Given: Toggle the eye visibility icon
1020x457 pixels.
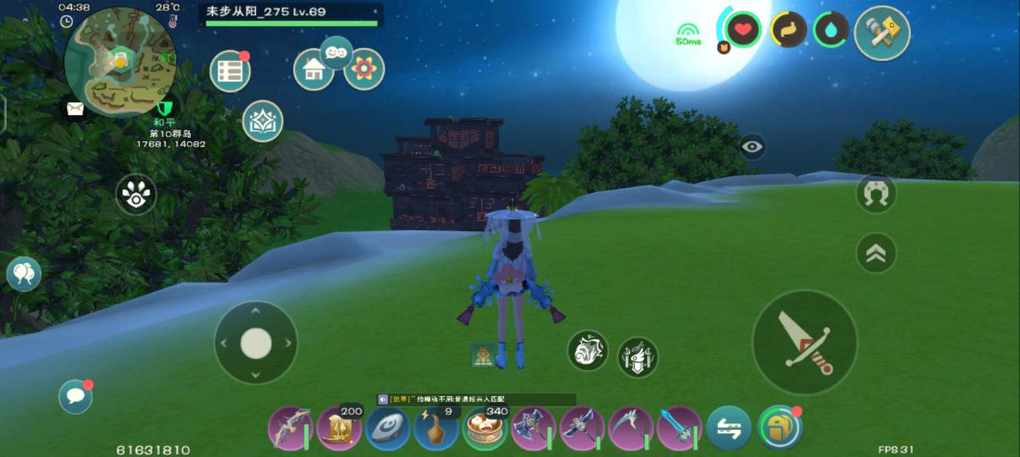Looking at the screenshot, I should (752, 148).
